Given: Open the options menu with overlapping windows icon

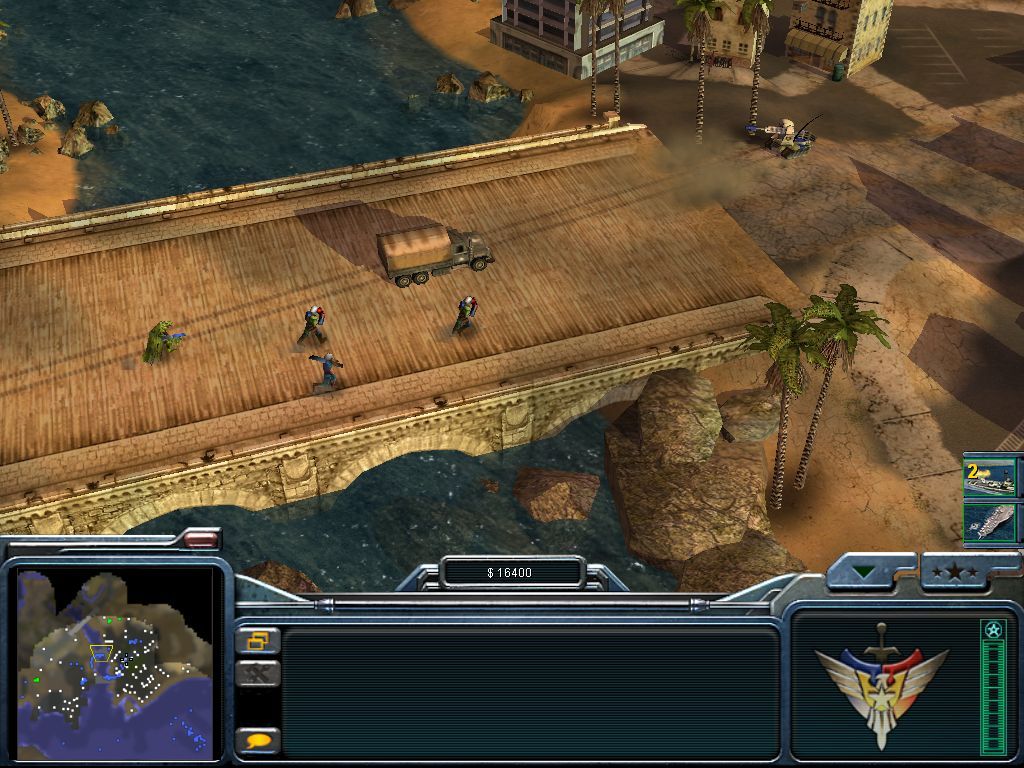Looking at the screenshot, I should (257, 640).
